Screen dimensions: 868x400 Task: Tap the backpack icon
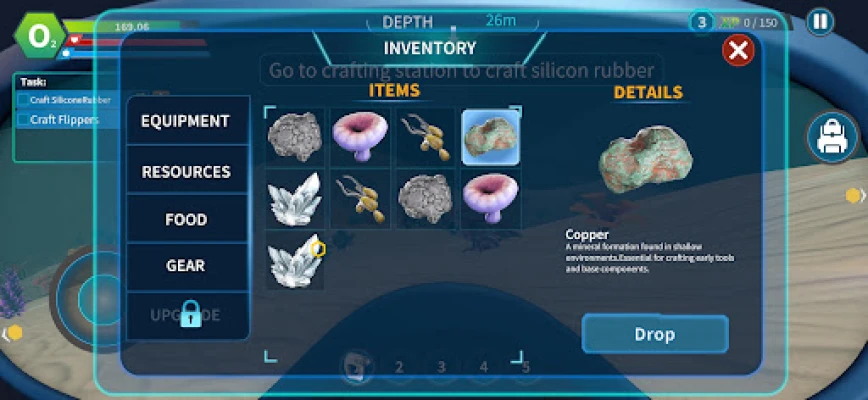tap(834, 138)
